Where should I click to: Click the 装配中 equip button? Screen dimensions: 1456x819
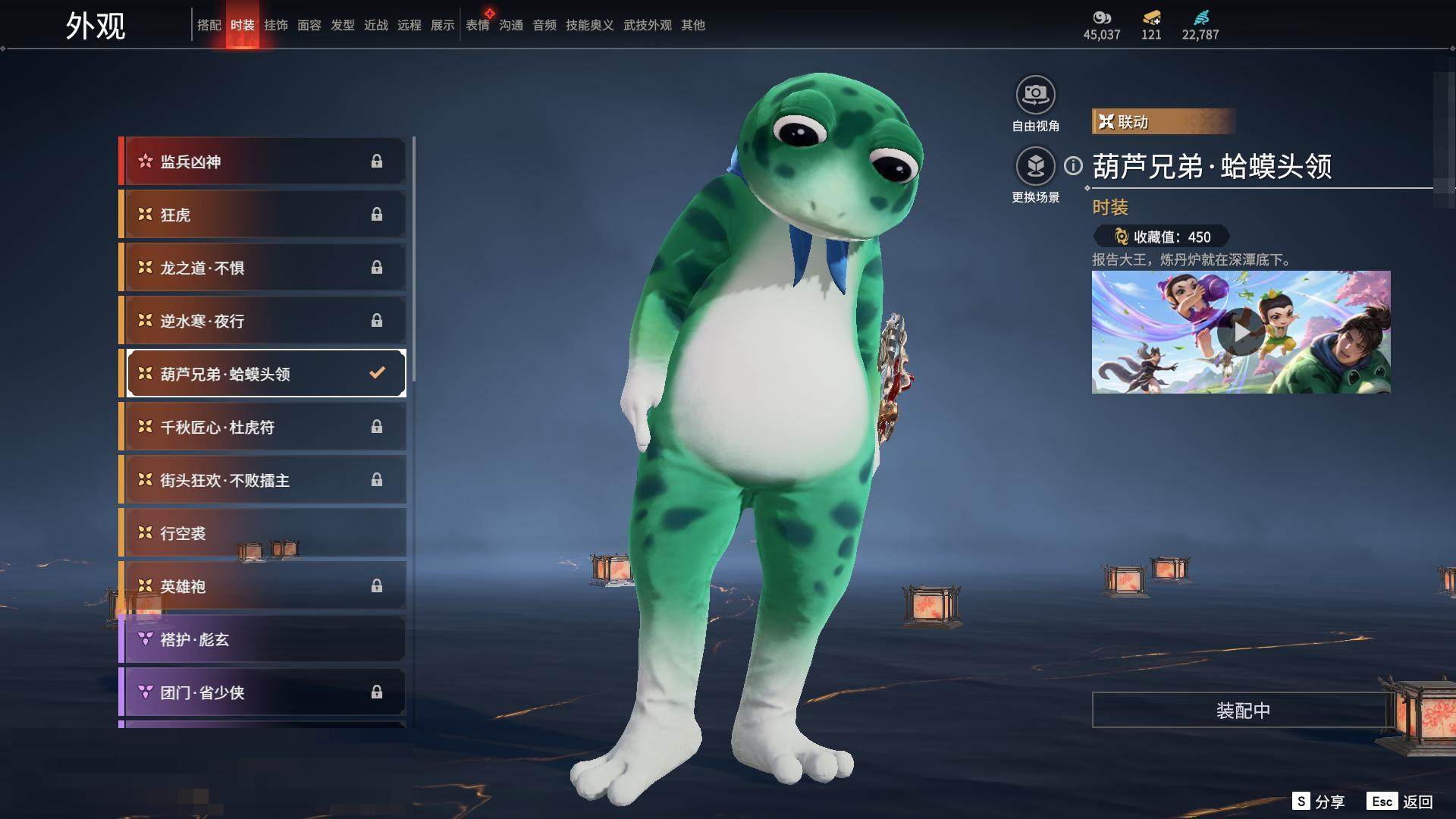tap(1242, 710)
